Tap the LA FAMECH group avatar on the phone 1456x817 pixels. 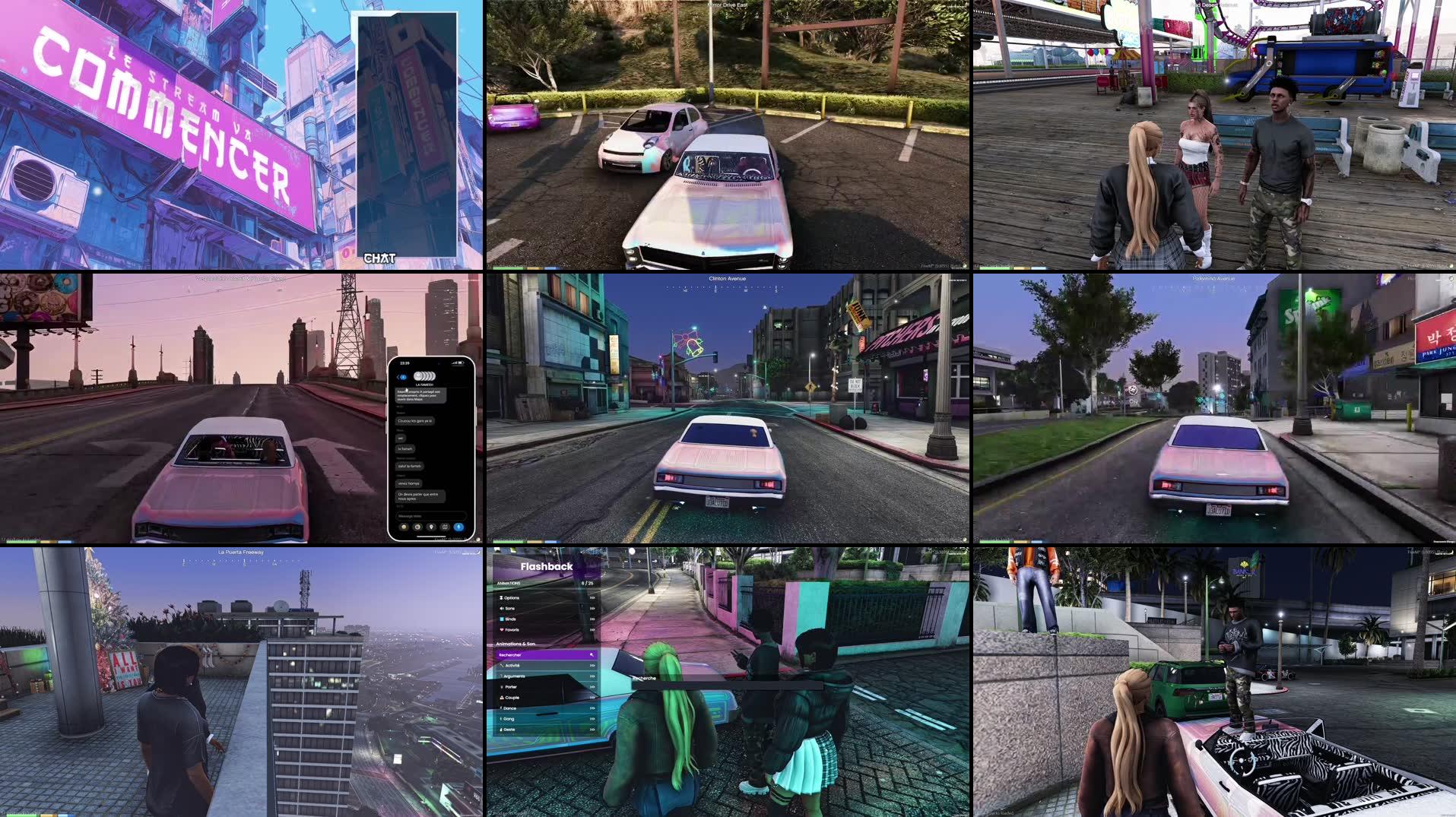coord(424,377)
